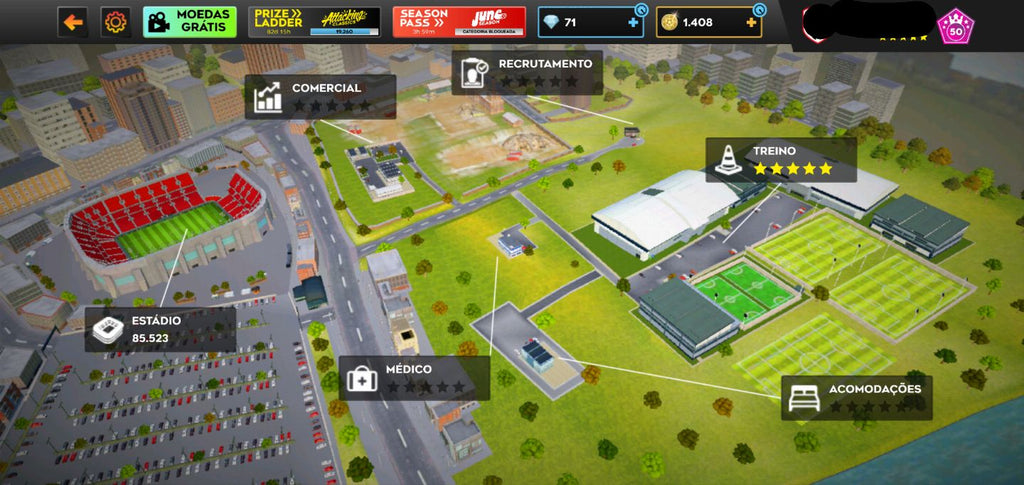This screenshot has width=1024, height=485.
Task: Open the Comercial facility label
Action: [x=320, y=96]
